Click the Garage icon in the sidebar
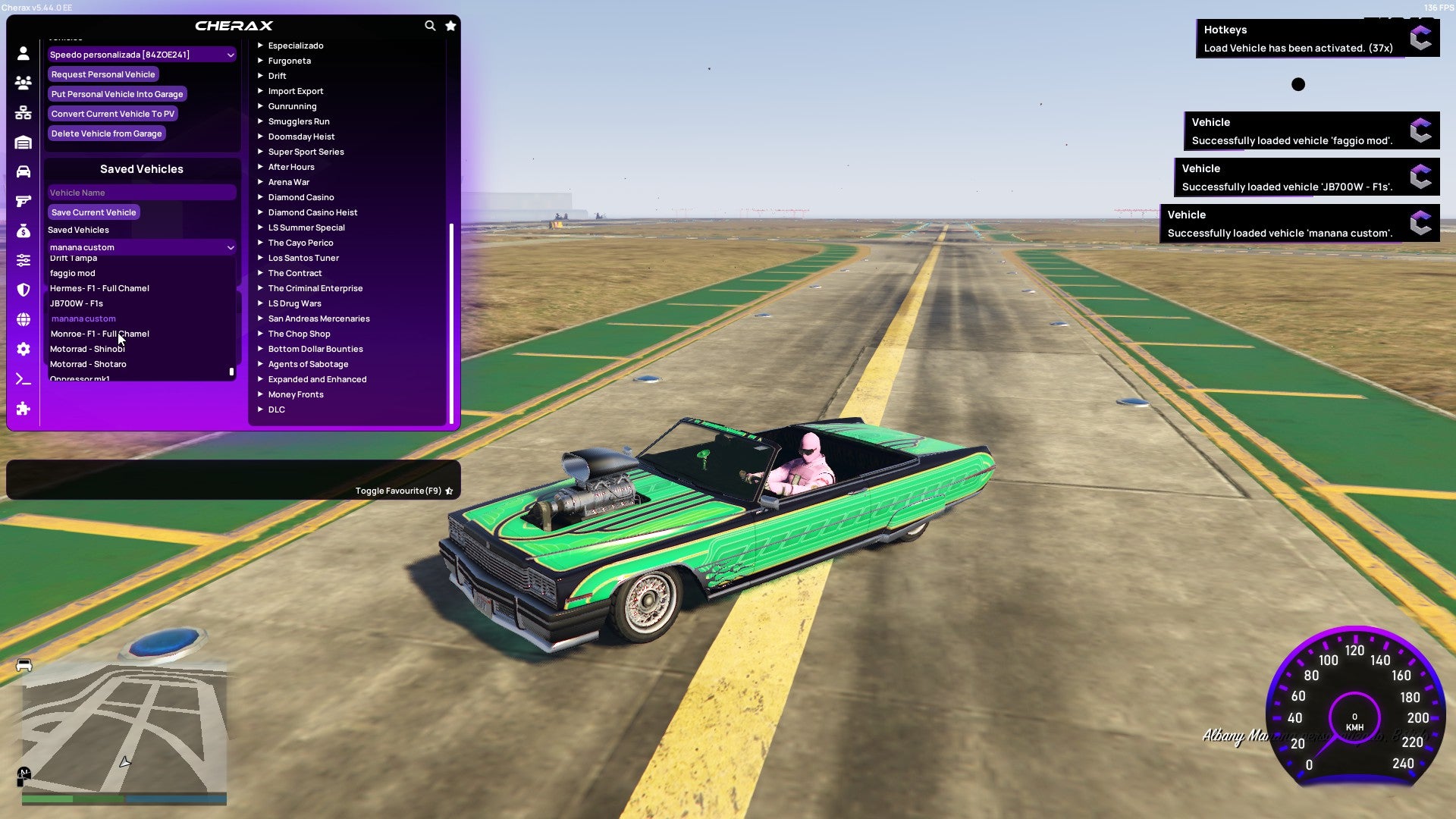This screenshot has height=819, width=1456. pos(23,143)
